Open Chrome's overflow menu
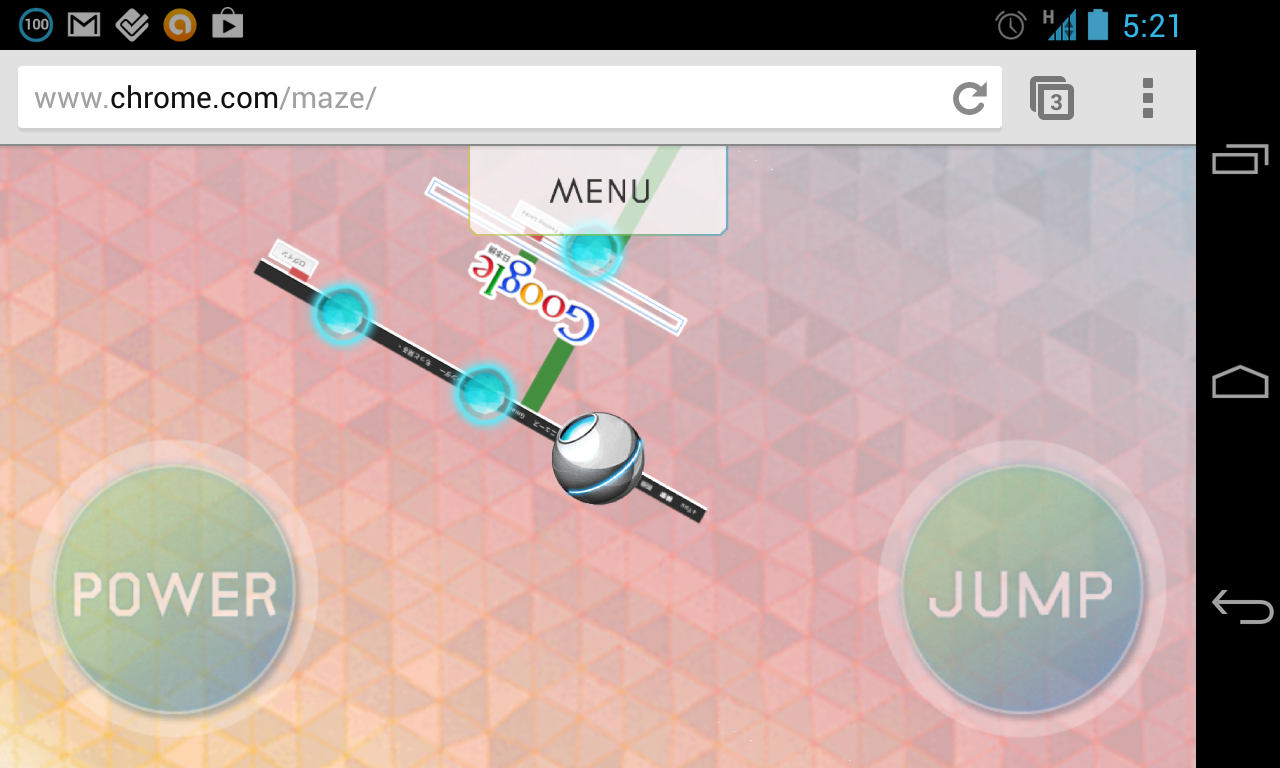Image resolution: width=1280 pixels, height=768 pixels. pos(1147,97)
